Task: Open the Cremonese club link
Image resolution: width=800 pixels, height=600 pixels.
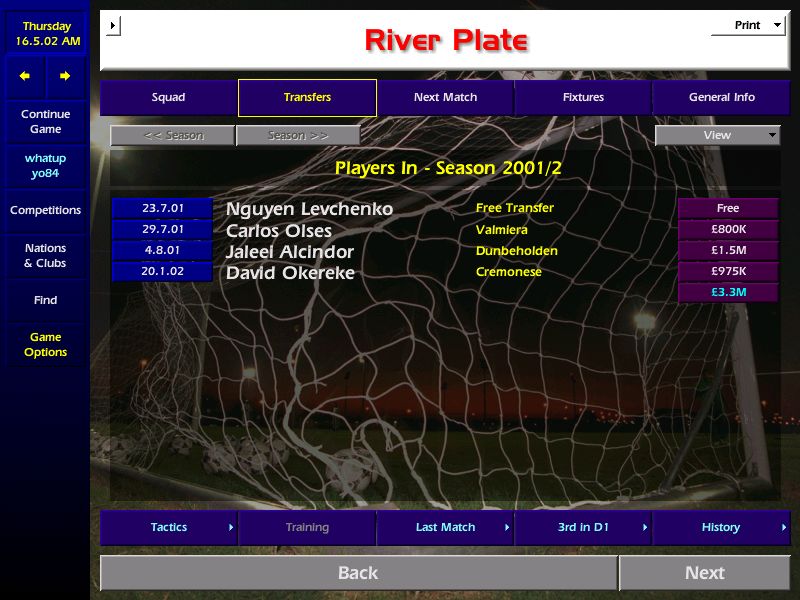Action: pyautogui.click(x=509, y=272)
